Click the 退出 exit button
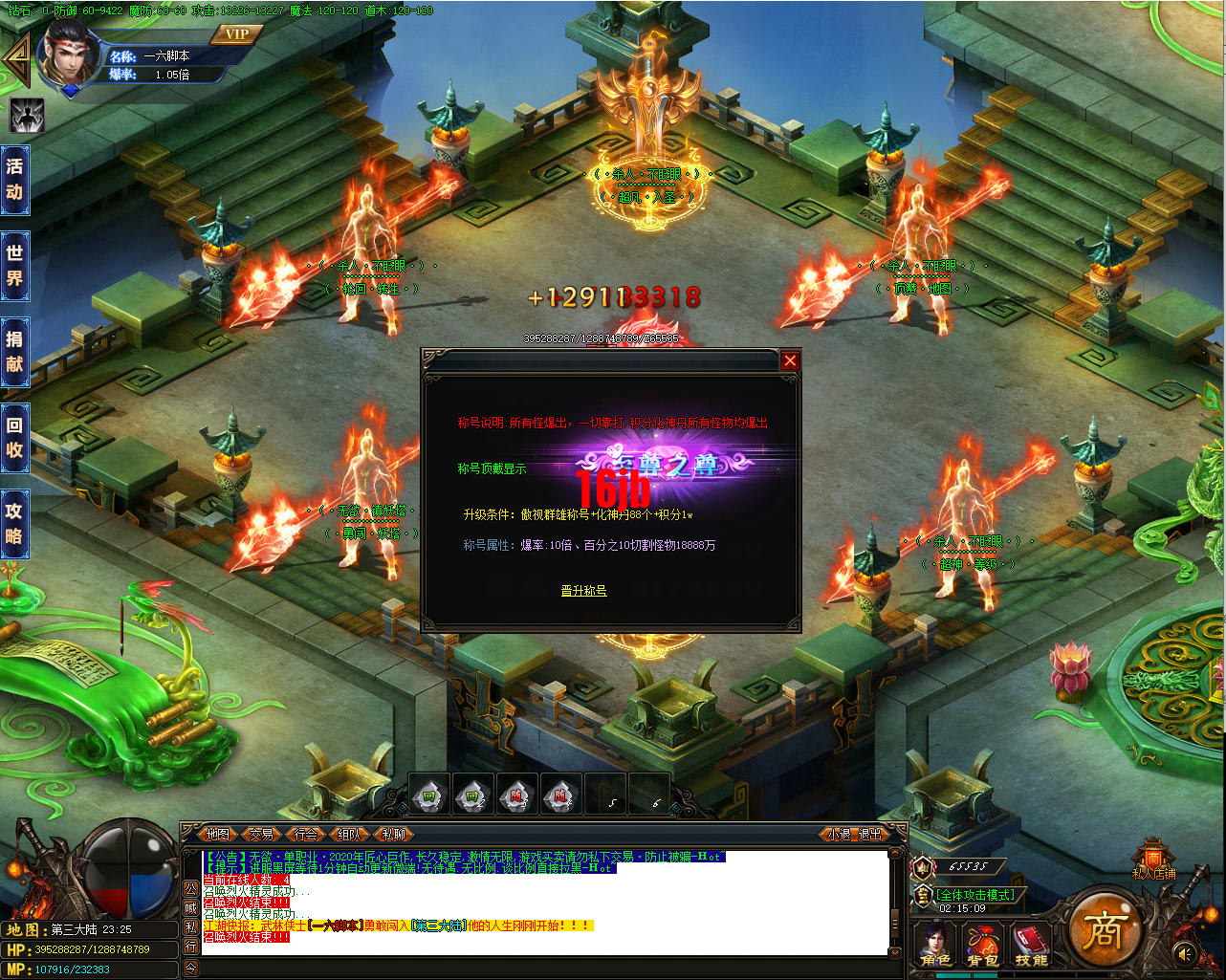 point(870,834)
